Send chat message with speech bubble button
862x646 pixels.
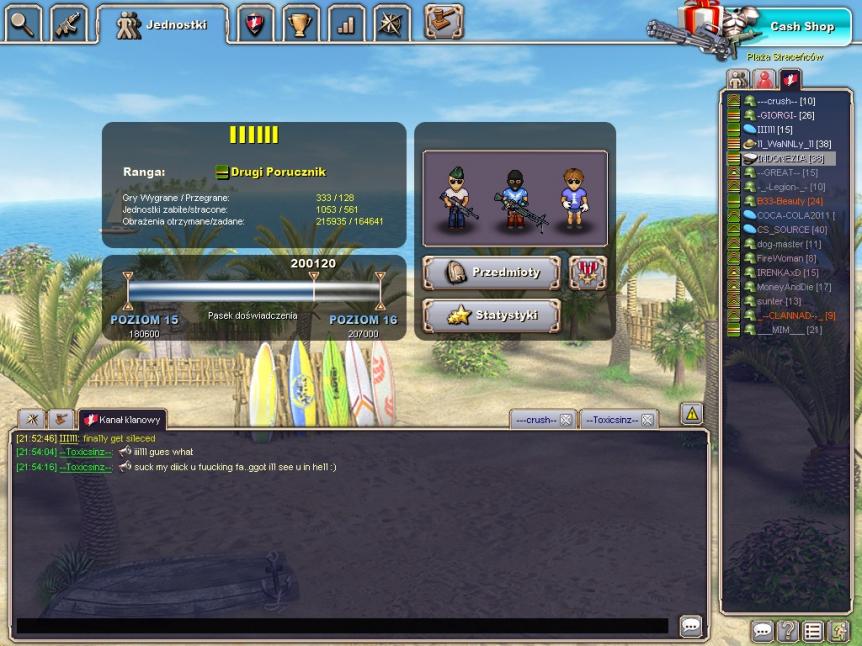[691, 626]
